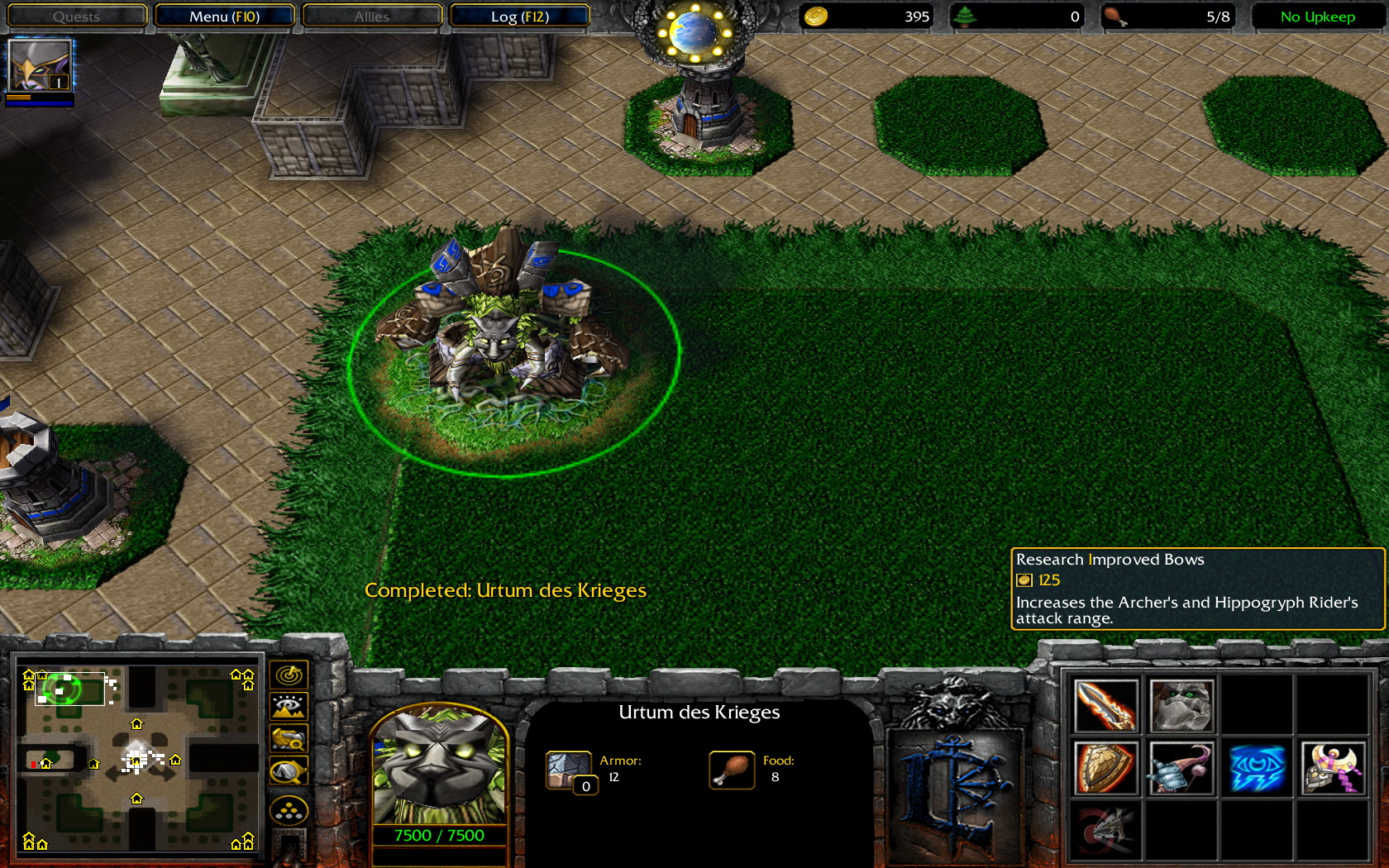Click the Allies button

371,15
